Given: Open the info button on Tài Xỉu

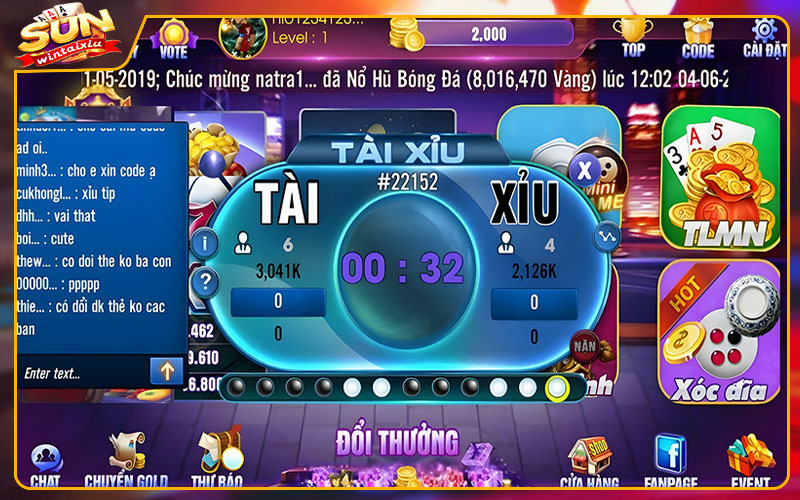Looking at the screenshot, I should coord(205,242).
